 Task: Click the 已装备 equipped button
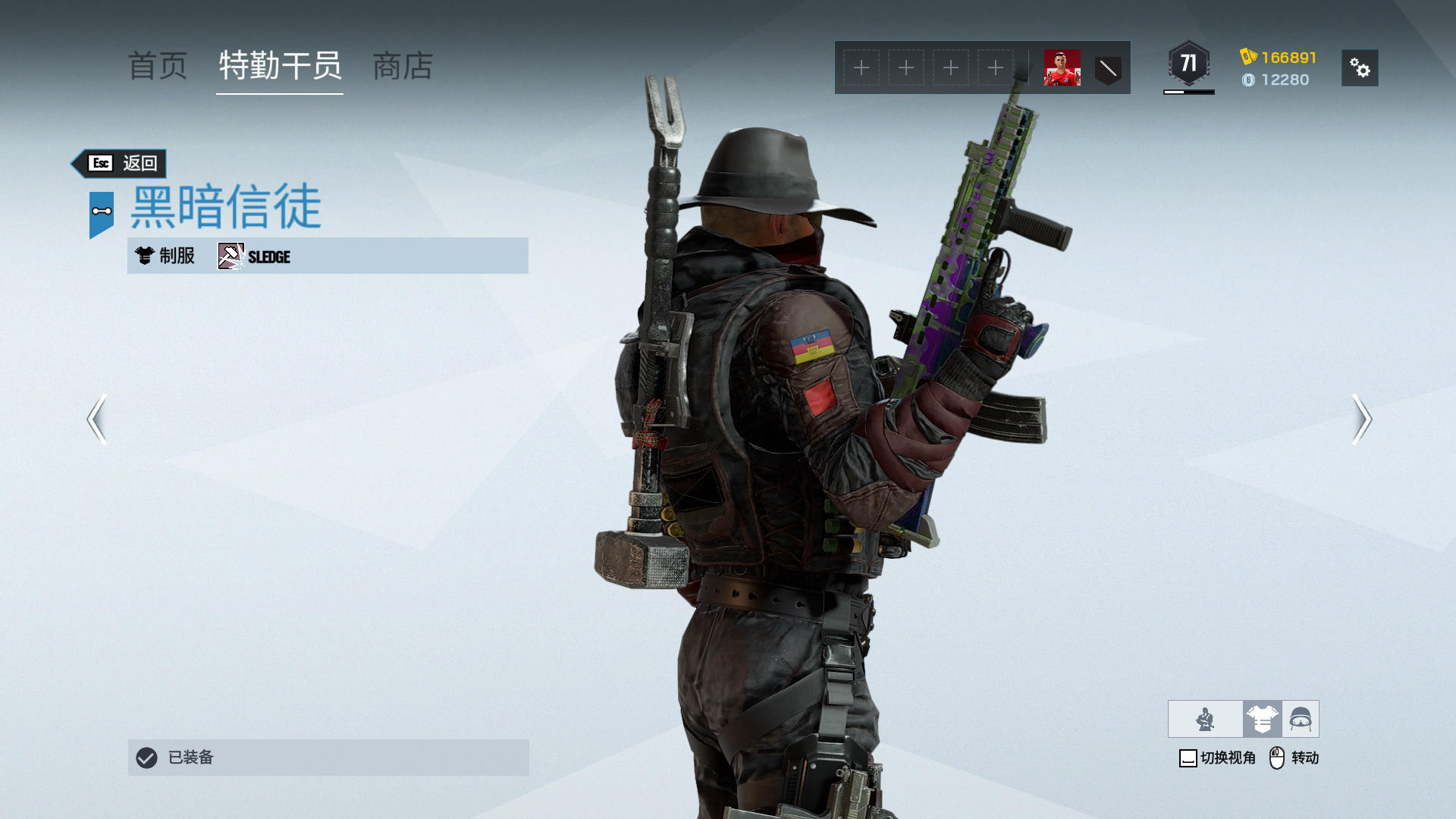(x=328, y=757)
